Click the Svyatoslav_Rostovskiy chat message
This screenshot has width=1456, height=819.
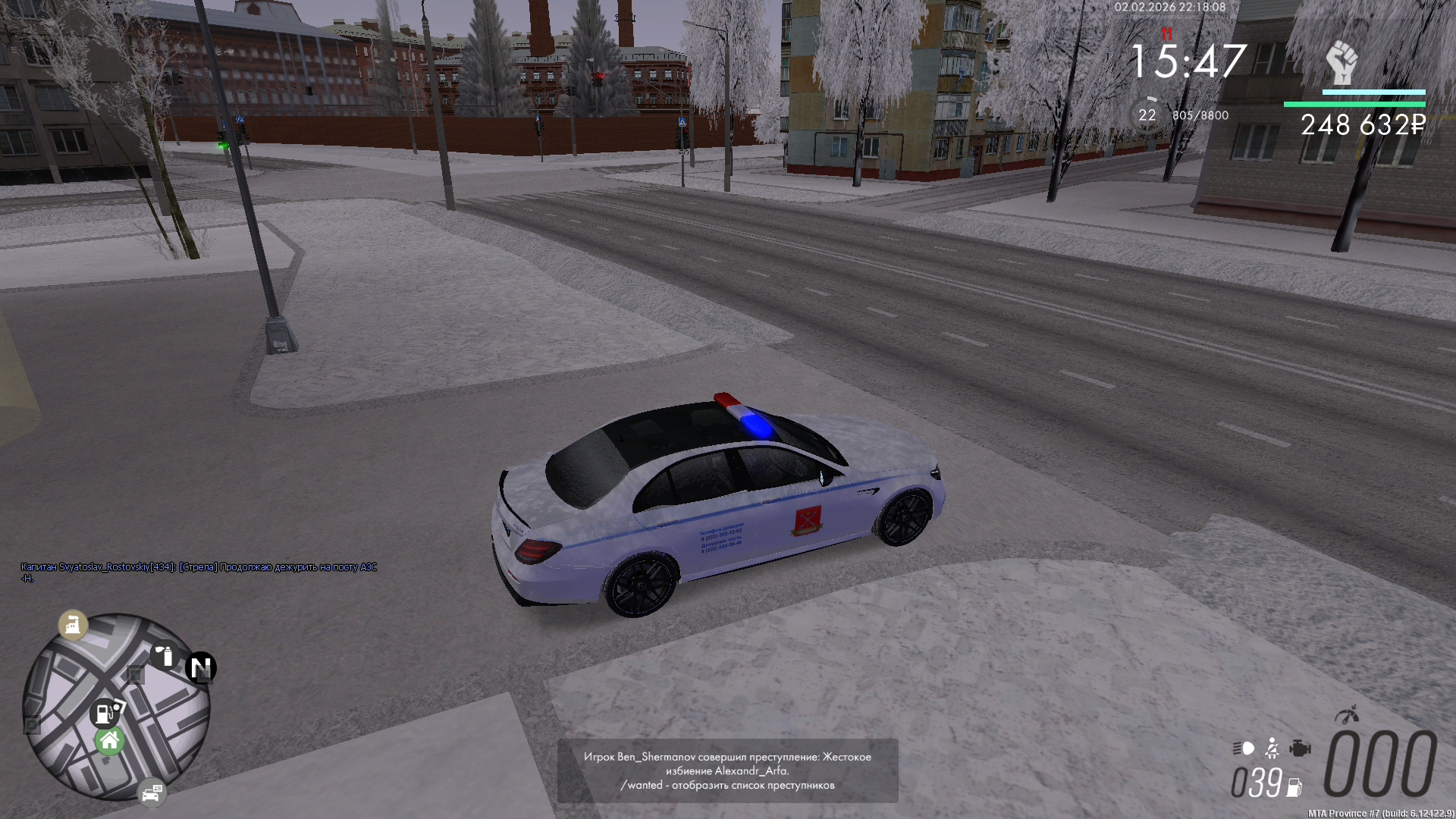pos(199,572)
